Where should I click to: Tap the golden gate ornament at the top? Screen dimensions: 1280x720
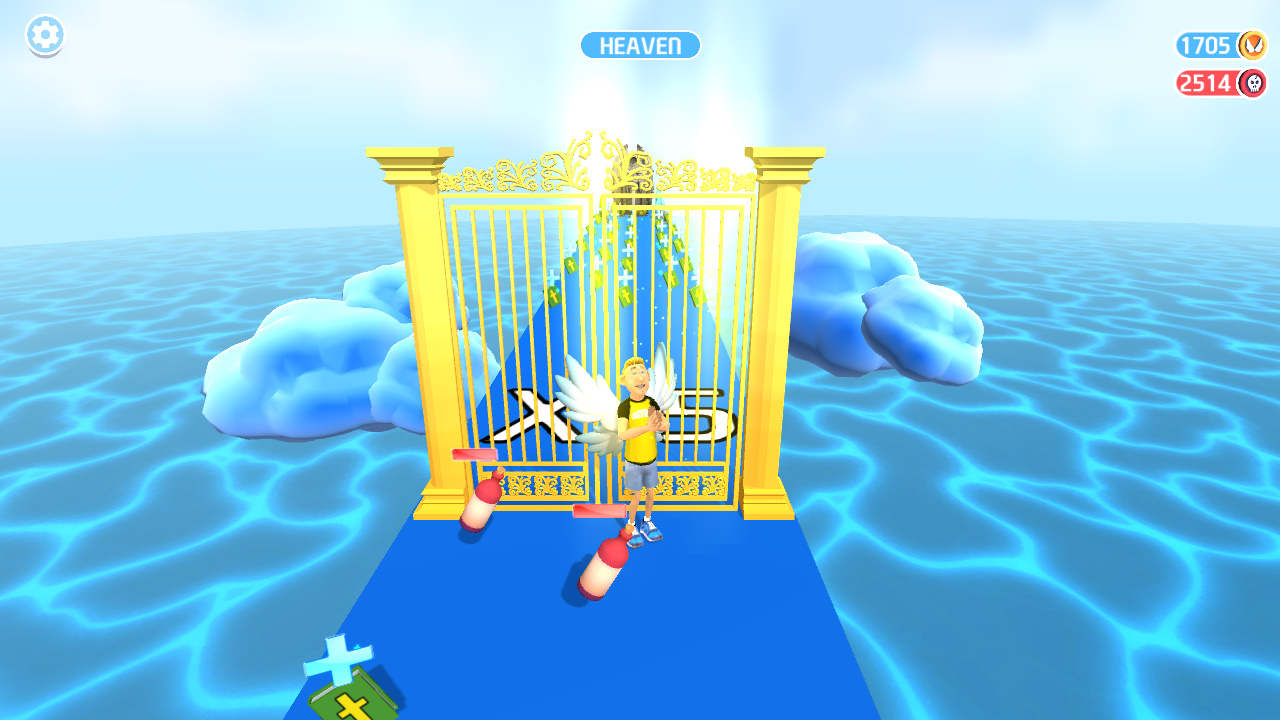pyautogui.click(x=588, y=165)
